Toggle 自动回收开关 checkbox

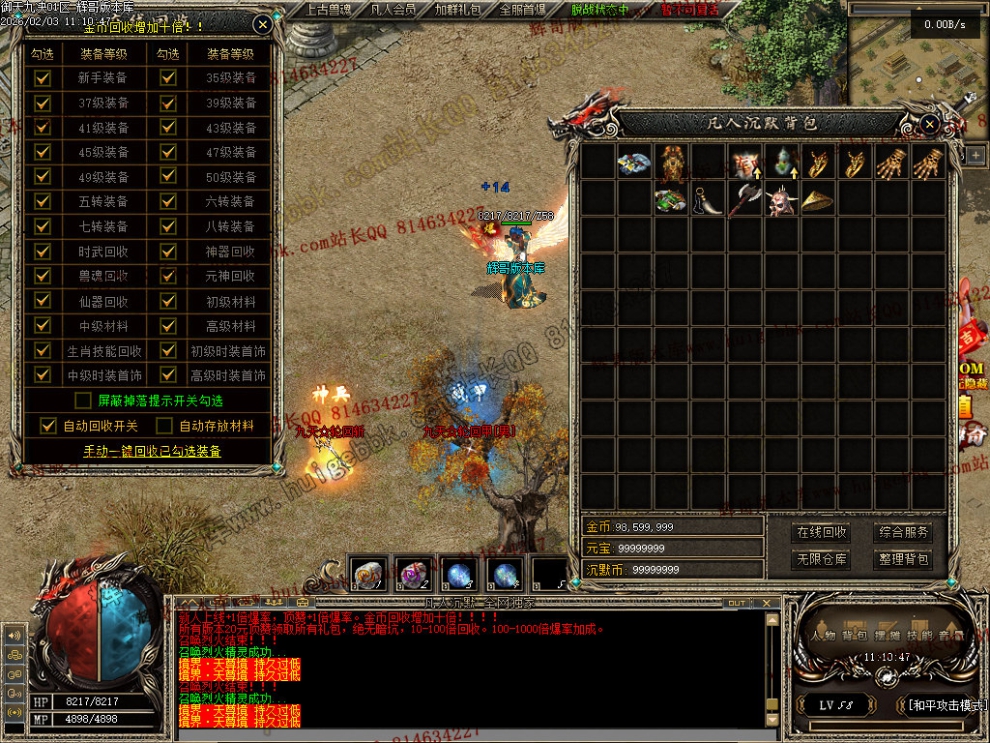48,426
